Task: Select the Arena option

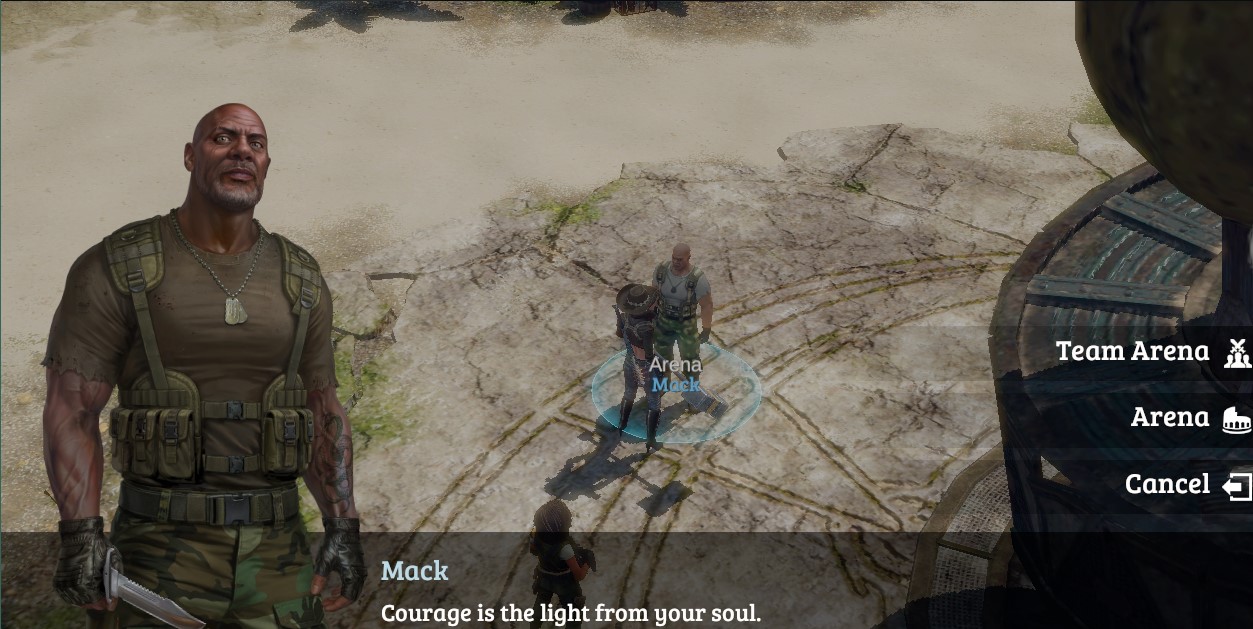Action: pyautogui.click(x=1170, y=418)
